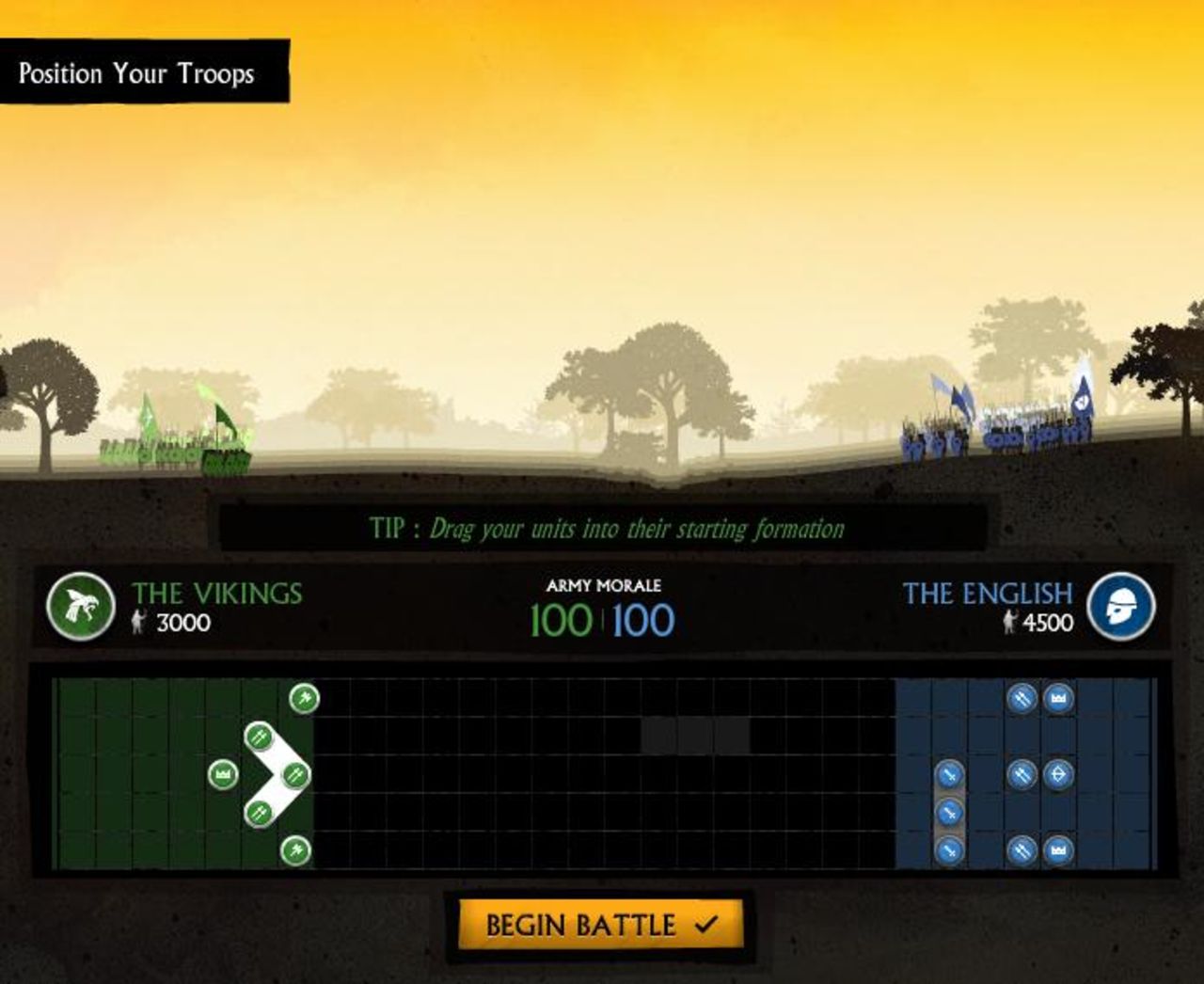Select the green Viking crown leader unit
This screenshot has width=1204, height=984.
223,775
